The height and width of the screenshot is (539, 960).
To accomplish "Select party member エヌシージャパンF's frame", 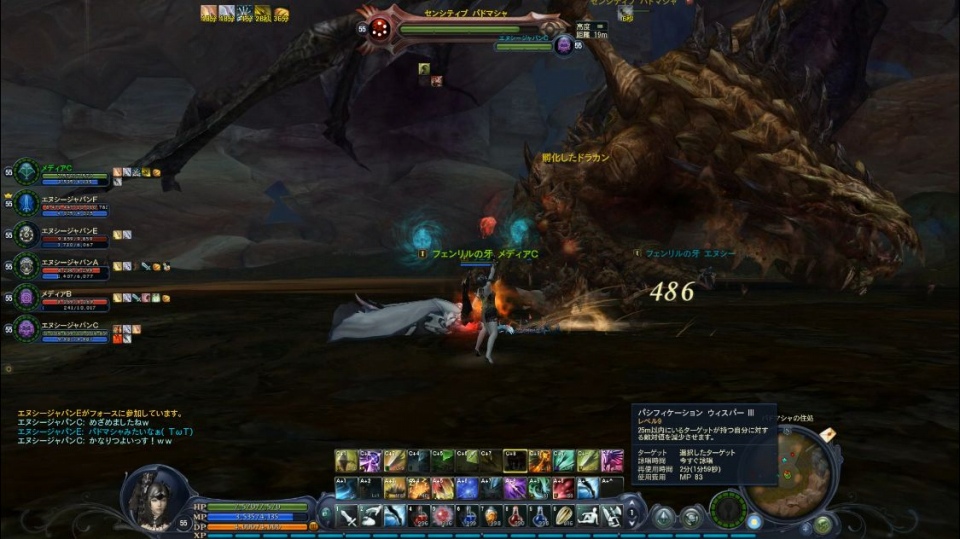I will pyautogui.click(x=62, y=204).
